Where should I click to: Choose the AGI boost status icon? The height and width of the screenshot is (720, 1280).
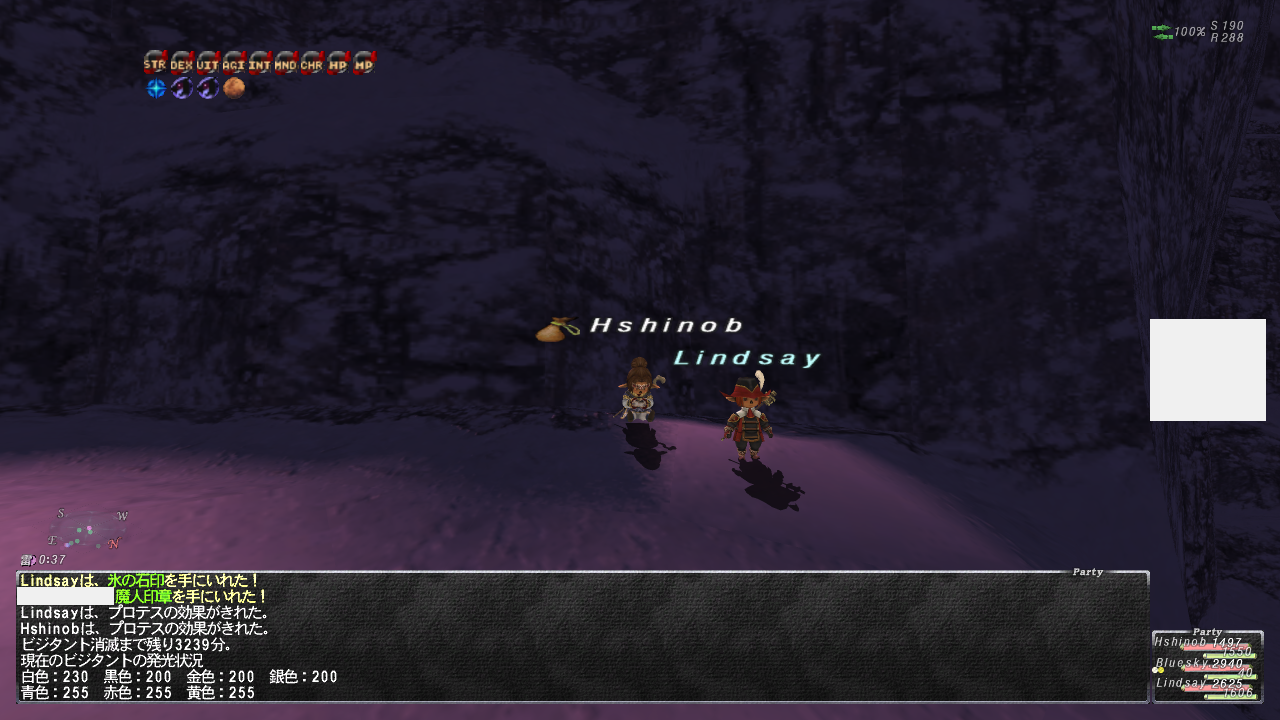click(x=233, y=63)
